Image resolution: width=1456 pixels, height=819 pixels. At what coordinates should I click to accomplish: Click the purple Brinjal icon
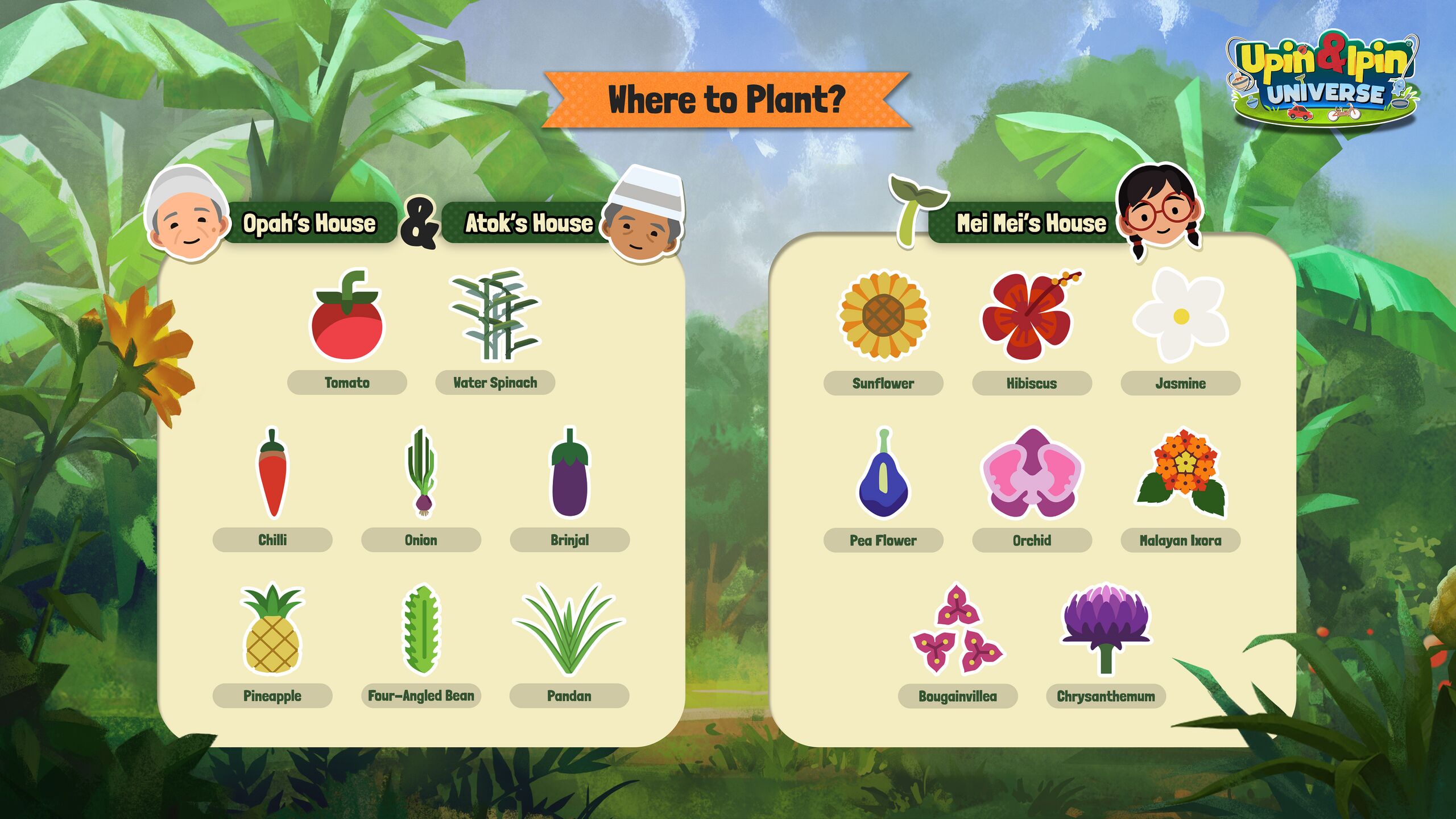tap(569, 473)
